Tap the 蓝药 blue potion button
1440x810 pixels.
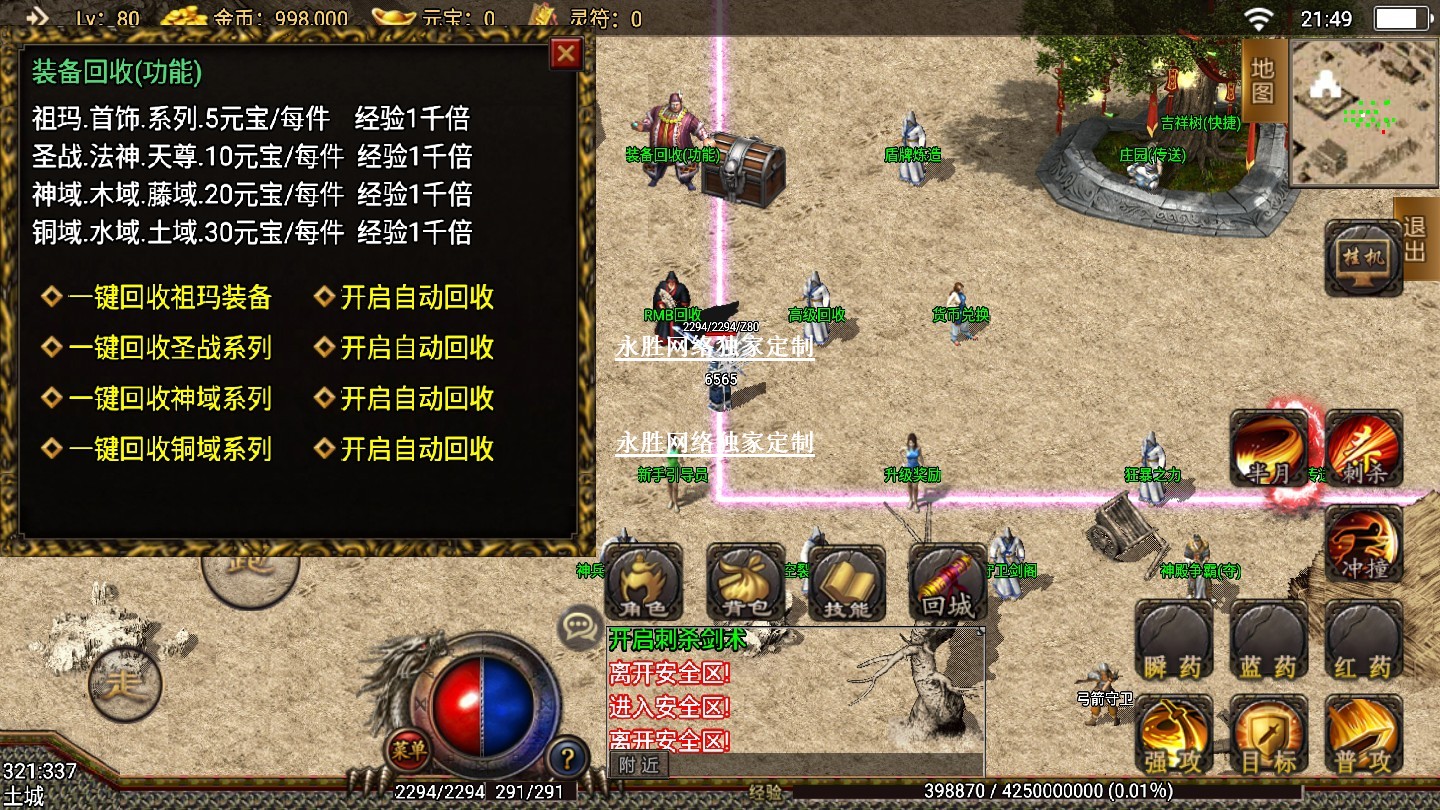pyautogui.click(x=1269, y=641)
